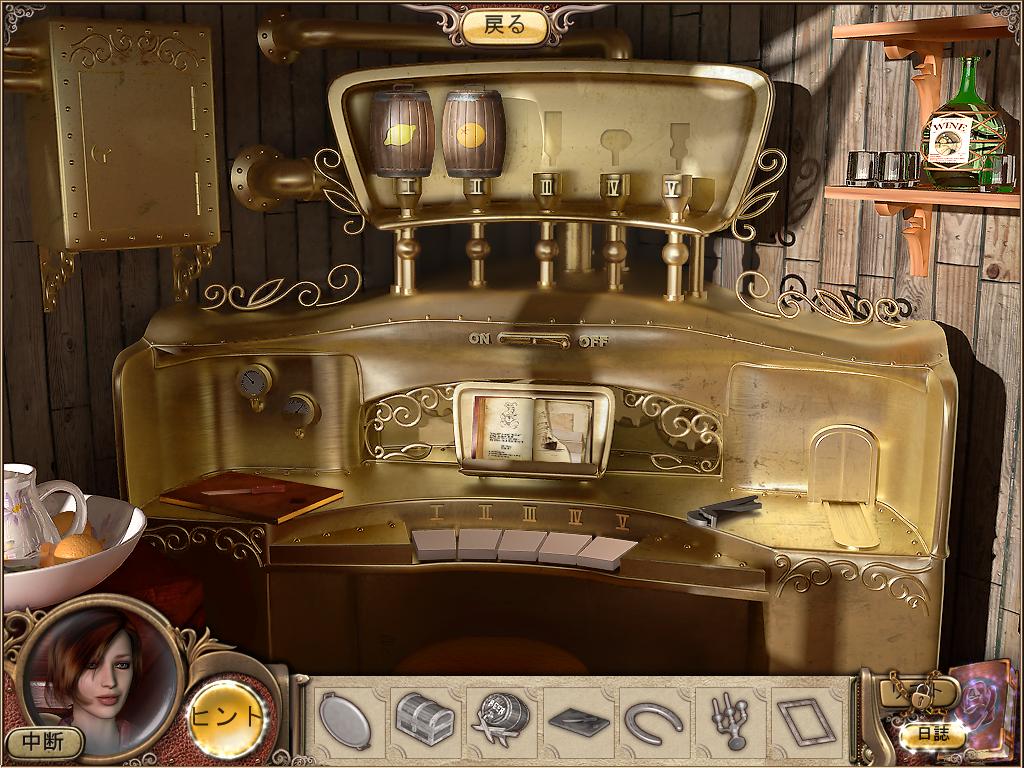Select the treasure chest inventory item

(x=425, y=719)
